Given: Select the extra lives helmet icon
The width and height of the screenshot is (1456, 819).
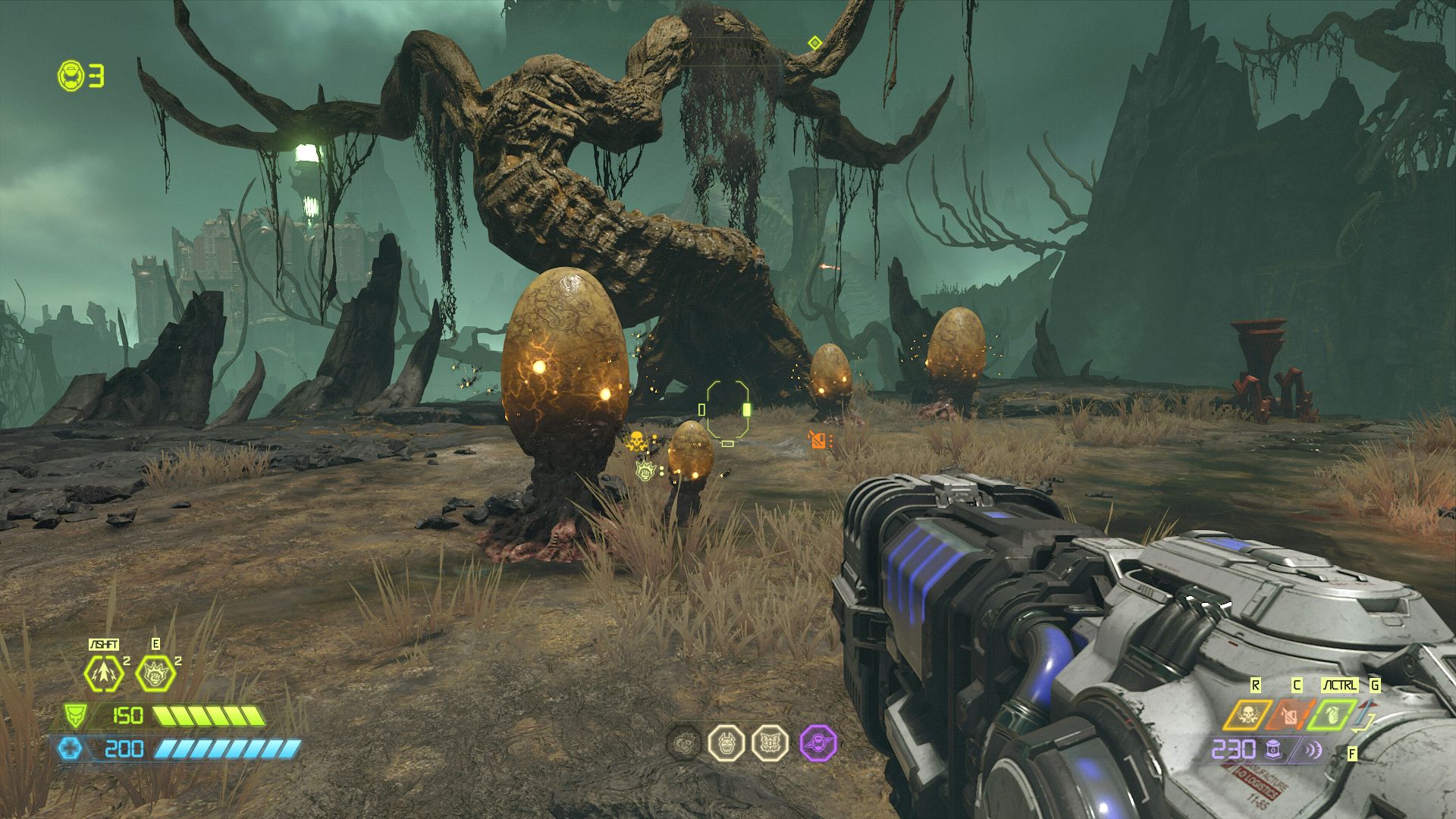Looking at the screenshot, I should point(71,76).
